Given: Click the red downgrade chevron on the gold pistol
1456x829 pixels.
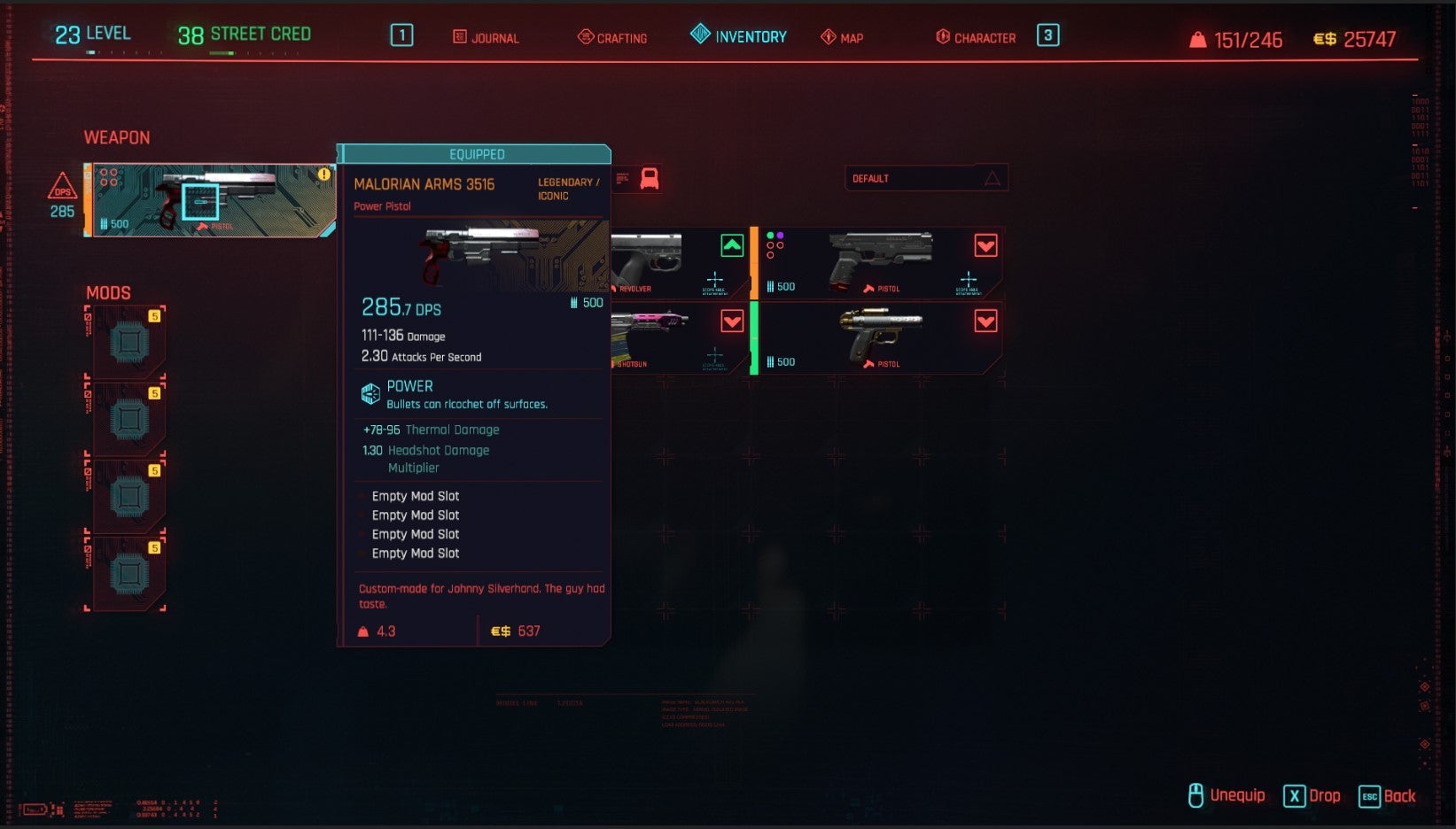Looking at the screenshot, I should coord(986,322).
